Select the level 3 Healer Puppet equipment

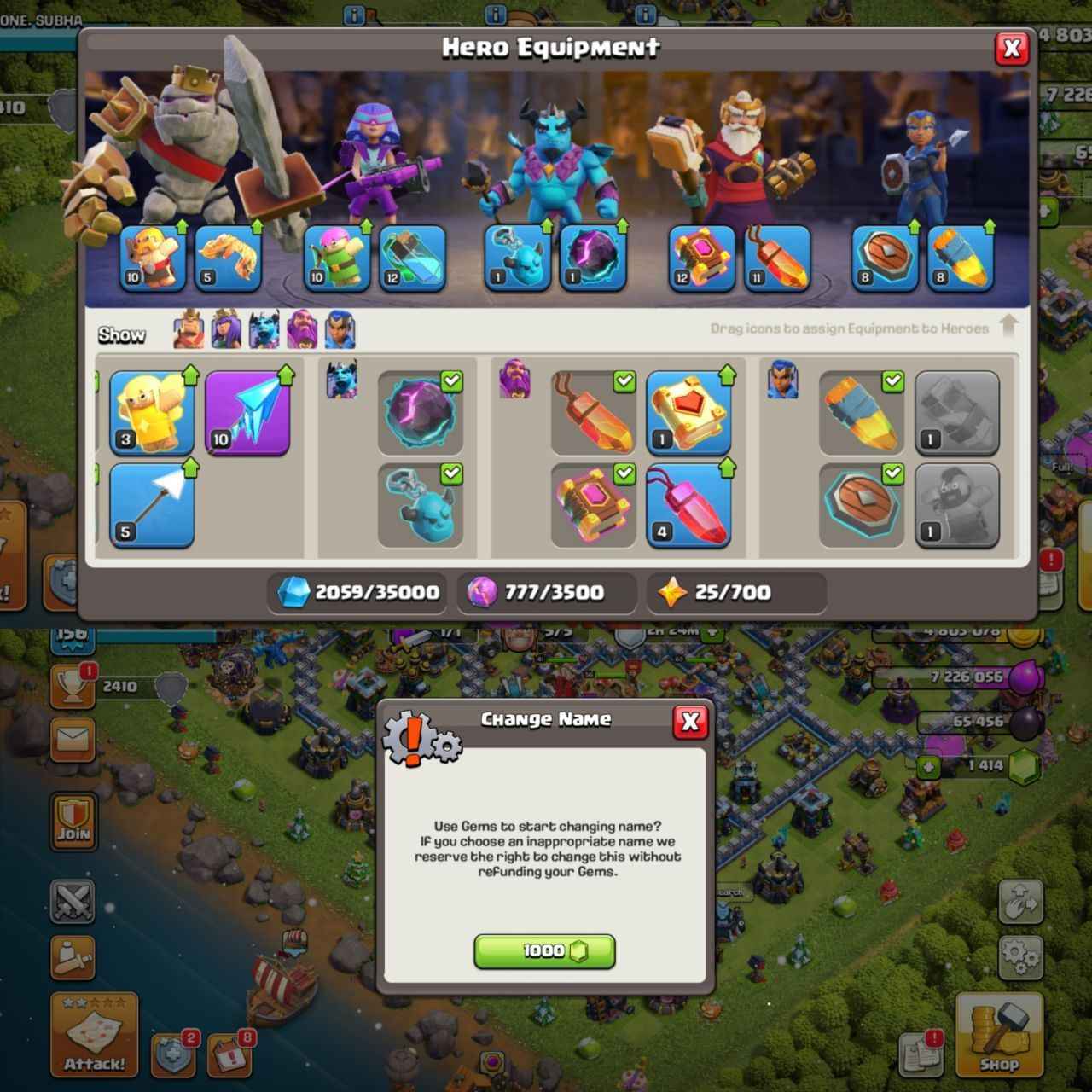(x=154, y=414)
